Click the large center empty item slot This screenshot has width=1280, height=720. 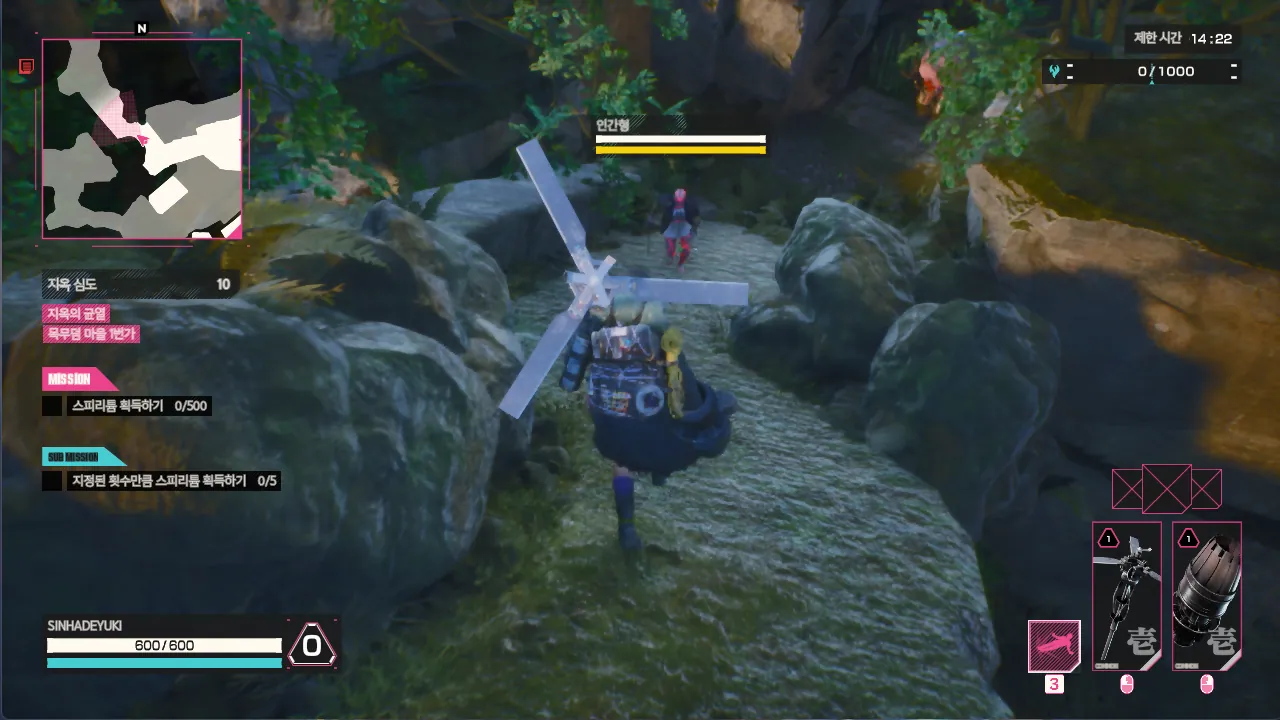pyautogui.click(x=1166, y=489)
